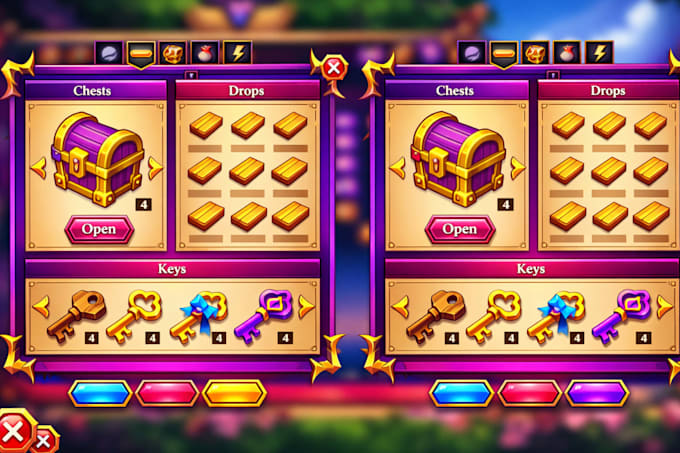Image resolution: width=680 pixels, height=453 pixels.
Task: Click the smallest red X button
Action: point(45,440)
